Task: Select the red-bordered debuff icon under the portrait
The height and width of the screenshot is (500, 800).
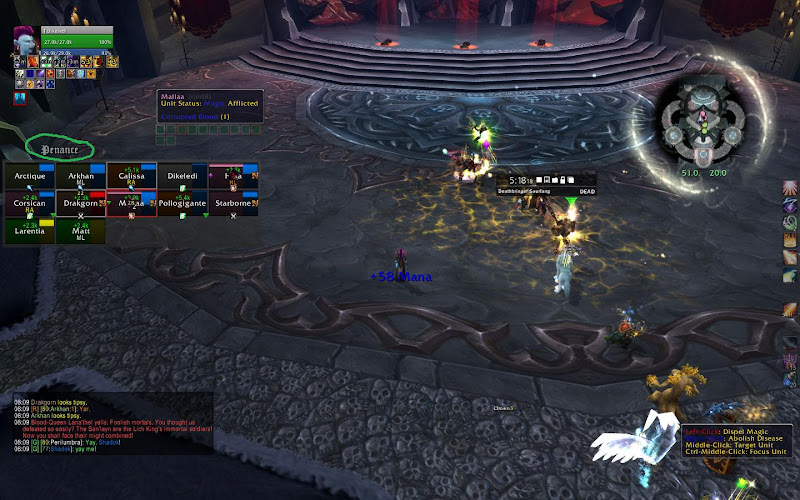Action: pyautogui.click(x=20, y=98)
